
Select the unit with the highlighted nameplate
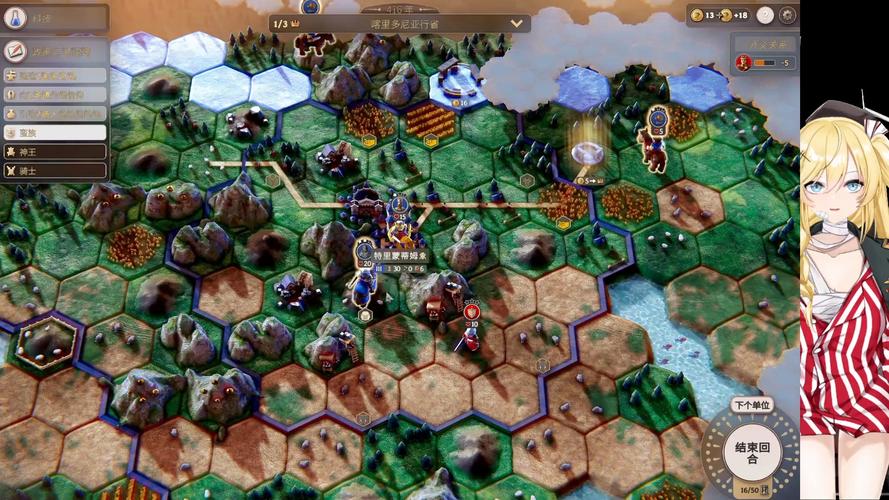400,256
